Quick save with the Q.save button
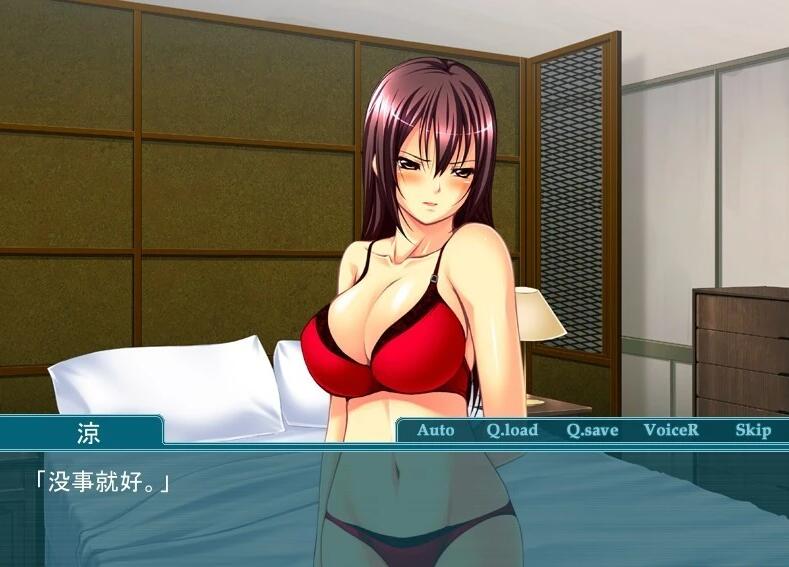The width and height of the screenshot is (789, 567). tap(592, 430)
